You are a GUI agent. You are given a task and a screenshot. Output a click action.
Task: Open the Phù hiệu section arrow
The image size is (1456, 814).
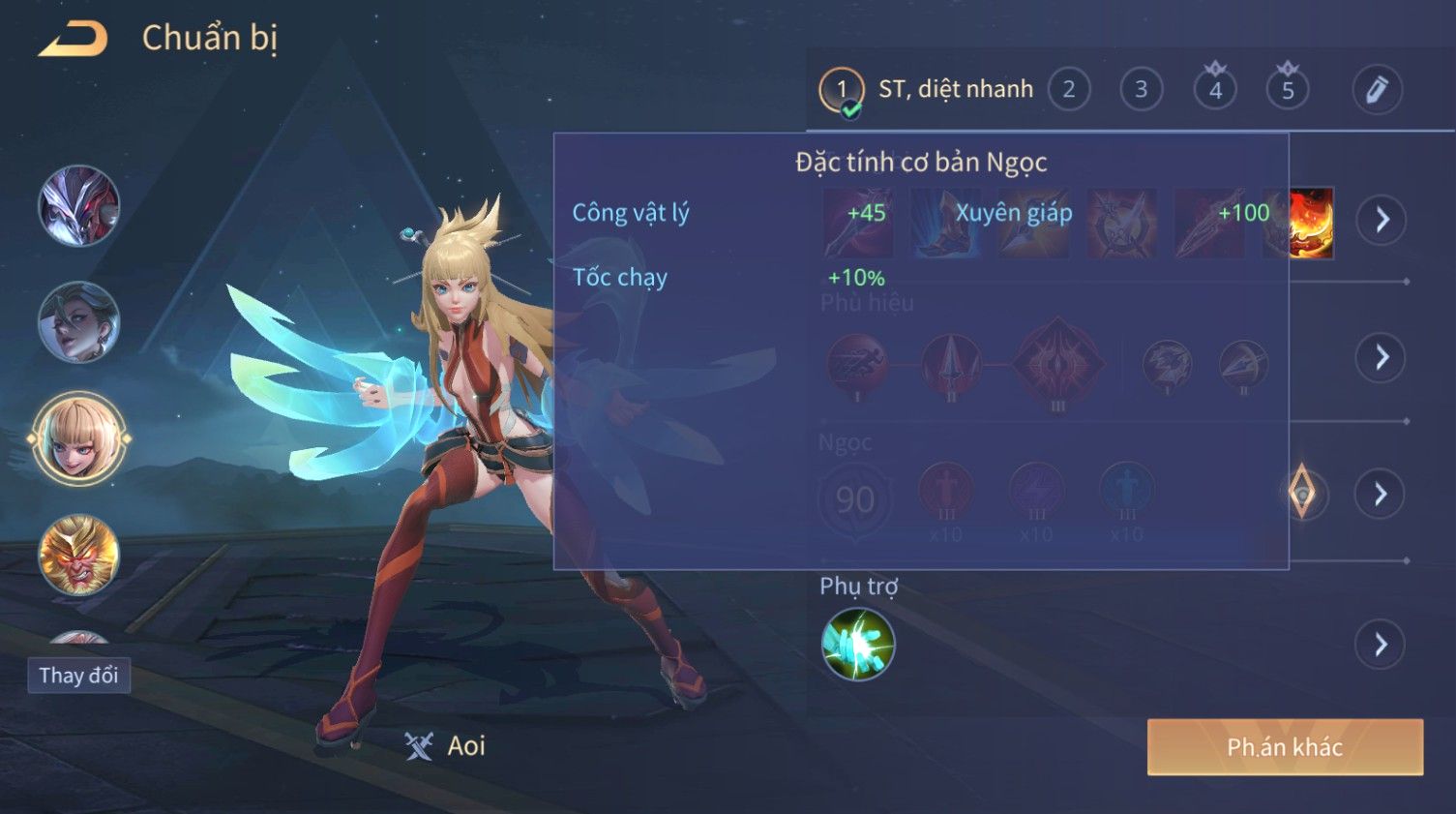[1381, 358]
